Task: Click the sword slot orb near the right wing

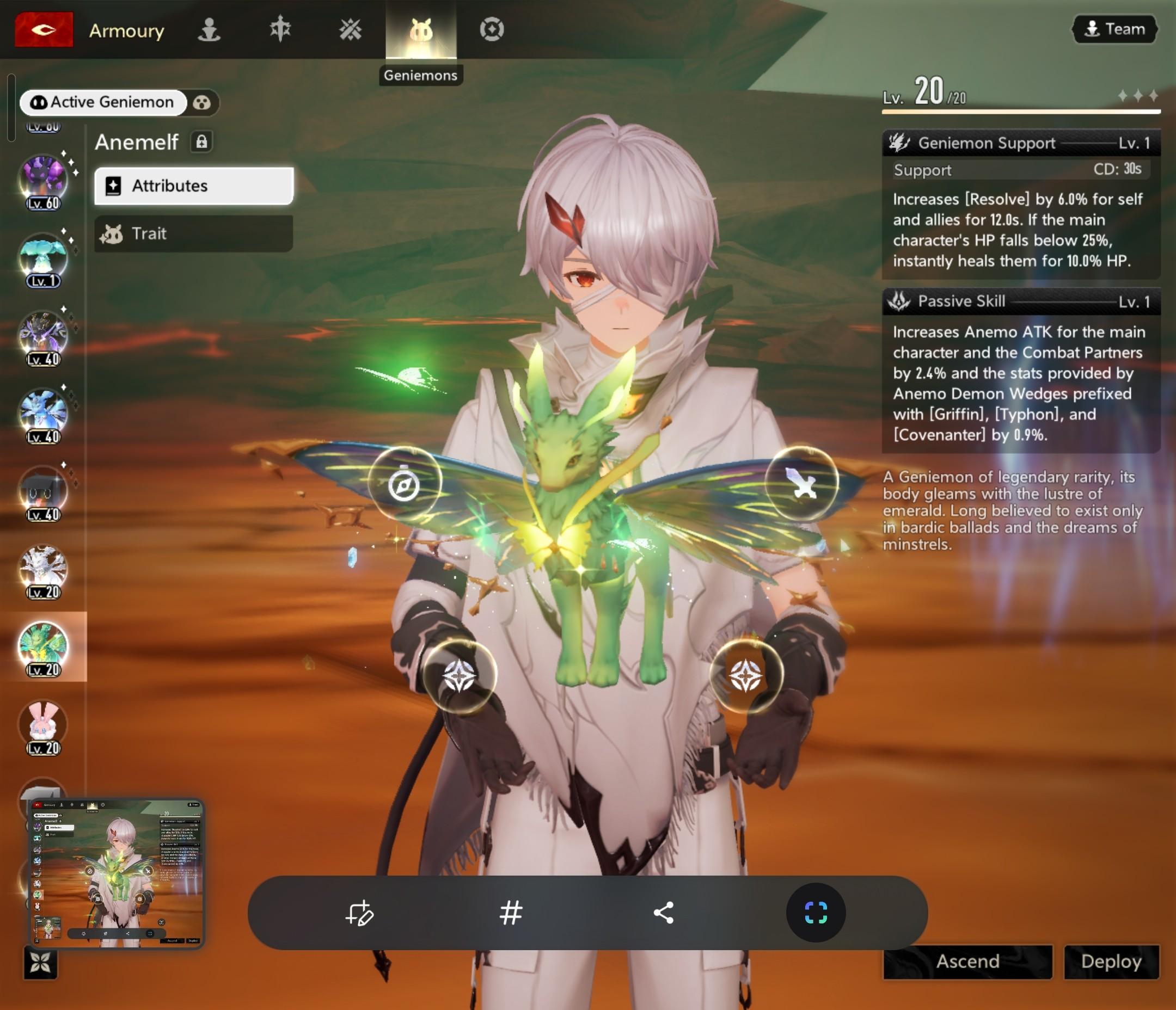Action: pyautogui.click(x=801, y=484)
